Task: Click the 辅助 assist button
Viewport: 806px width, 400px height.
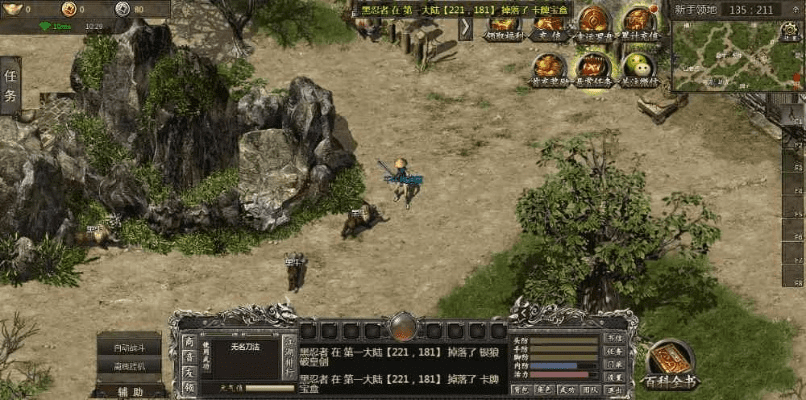Action: tap(129, 391)
